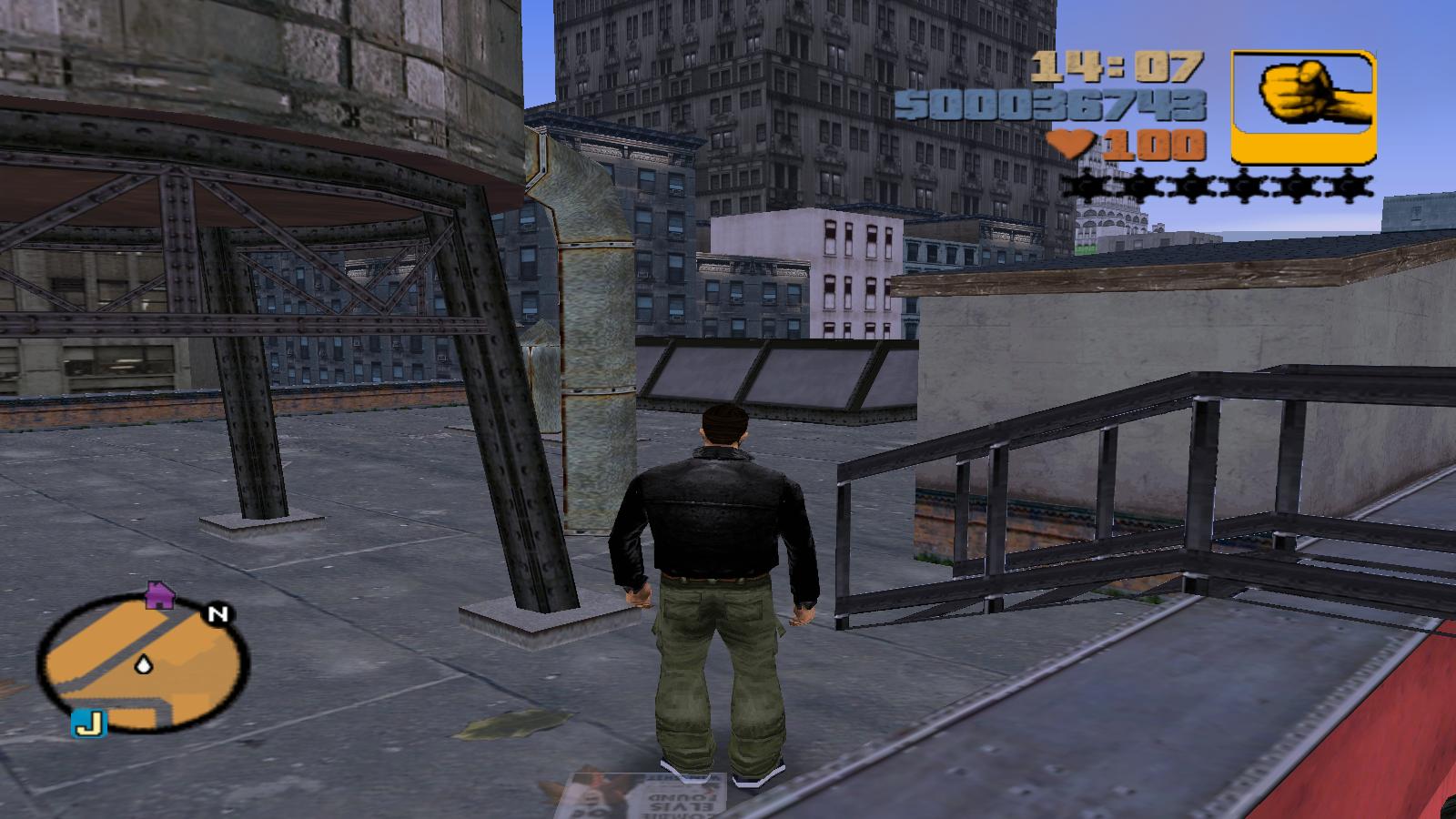Select the blue J mission blip
The width and height of the screenshot is (1456, 819).
[89, 723]
